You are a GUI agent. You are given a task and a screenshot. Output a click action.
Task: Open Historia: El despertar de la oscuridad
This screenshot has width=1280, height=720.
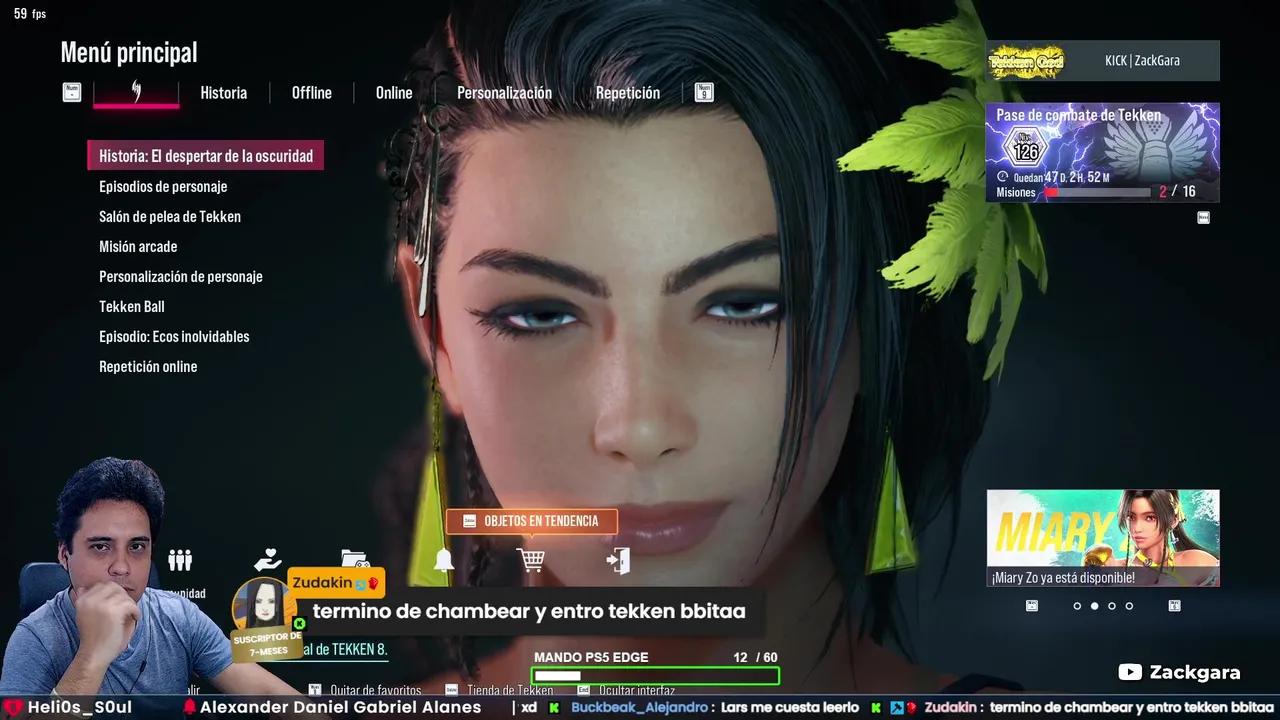click(x=205, y=155)
